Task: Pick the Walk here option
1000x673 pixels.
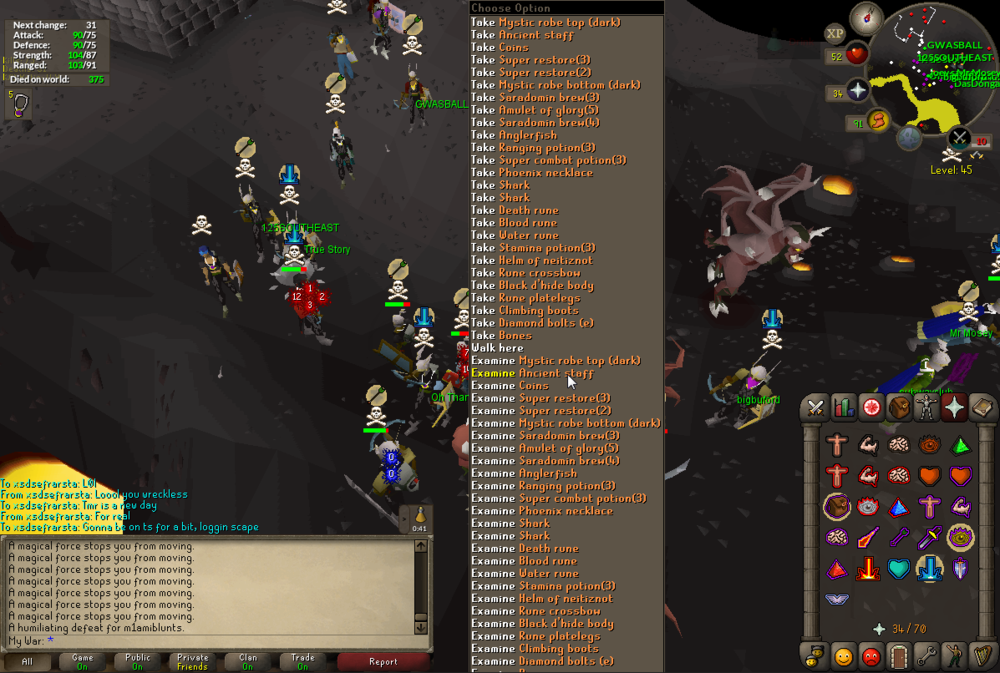Action: 497,348
